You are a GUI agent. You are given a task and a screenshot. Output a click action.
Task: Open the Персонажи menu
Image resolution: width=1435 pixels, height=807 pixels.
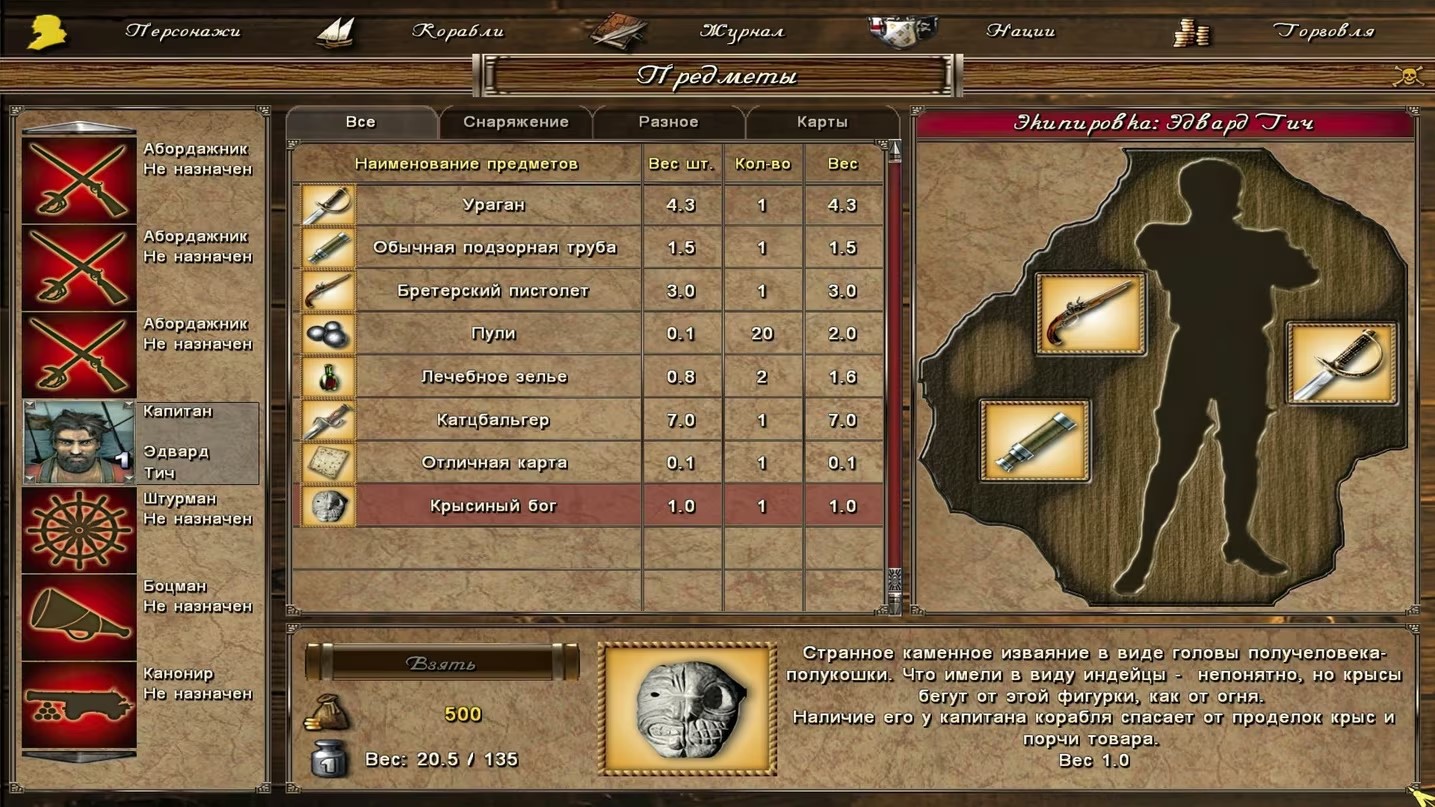tap(182, 31)
